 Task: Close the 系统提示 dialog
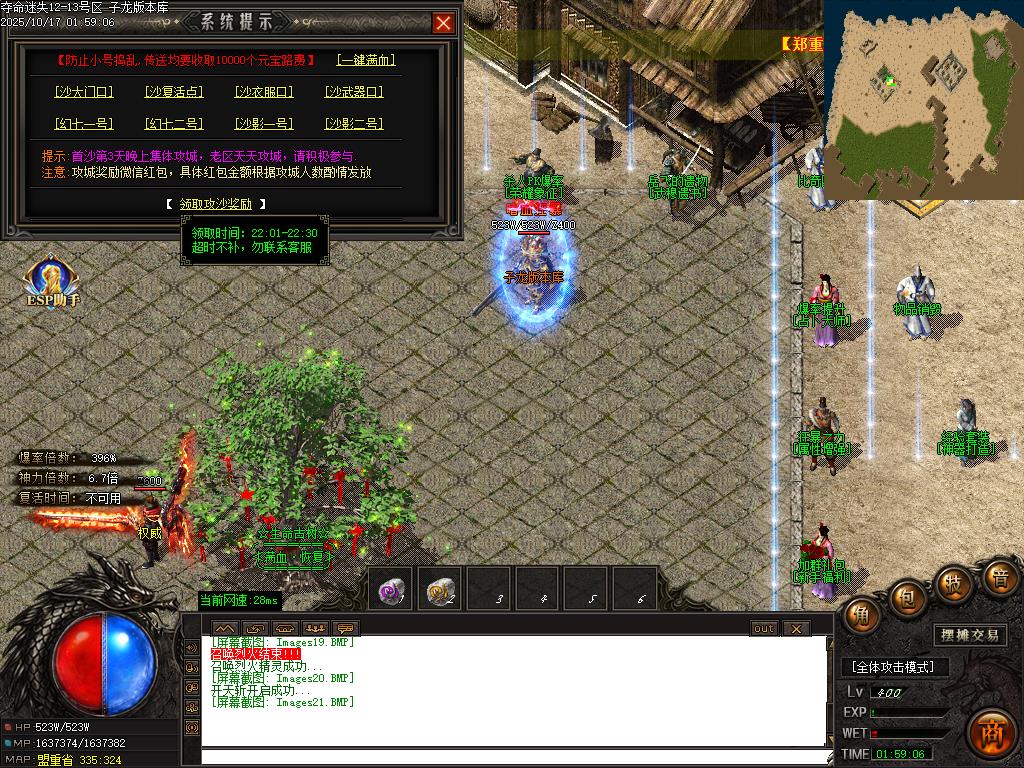[443, 23]
